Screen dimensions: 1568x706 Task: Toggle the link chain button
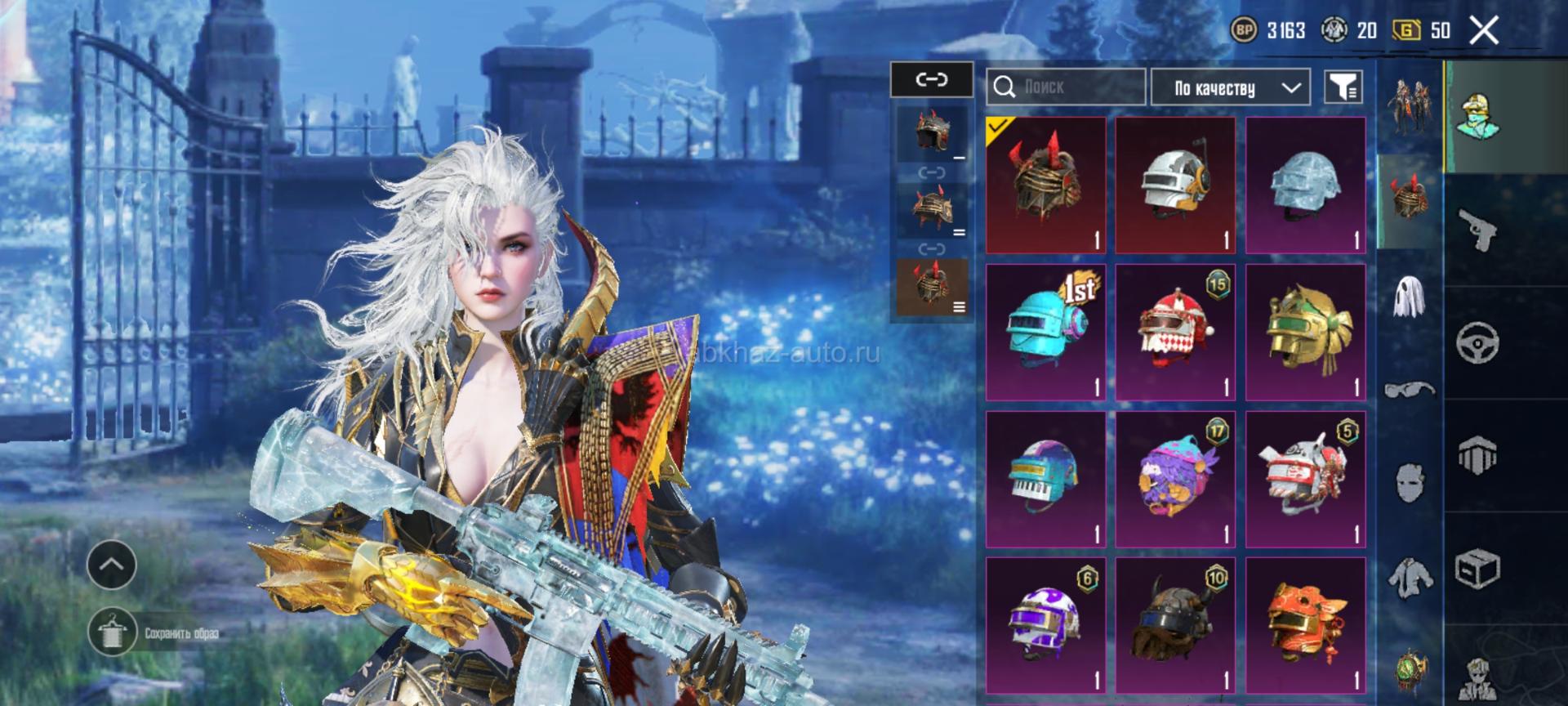(x=932, y=80)
